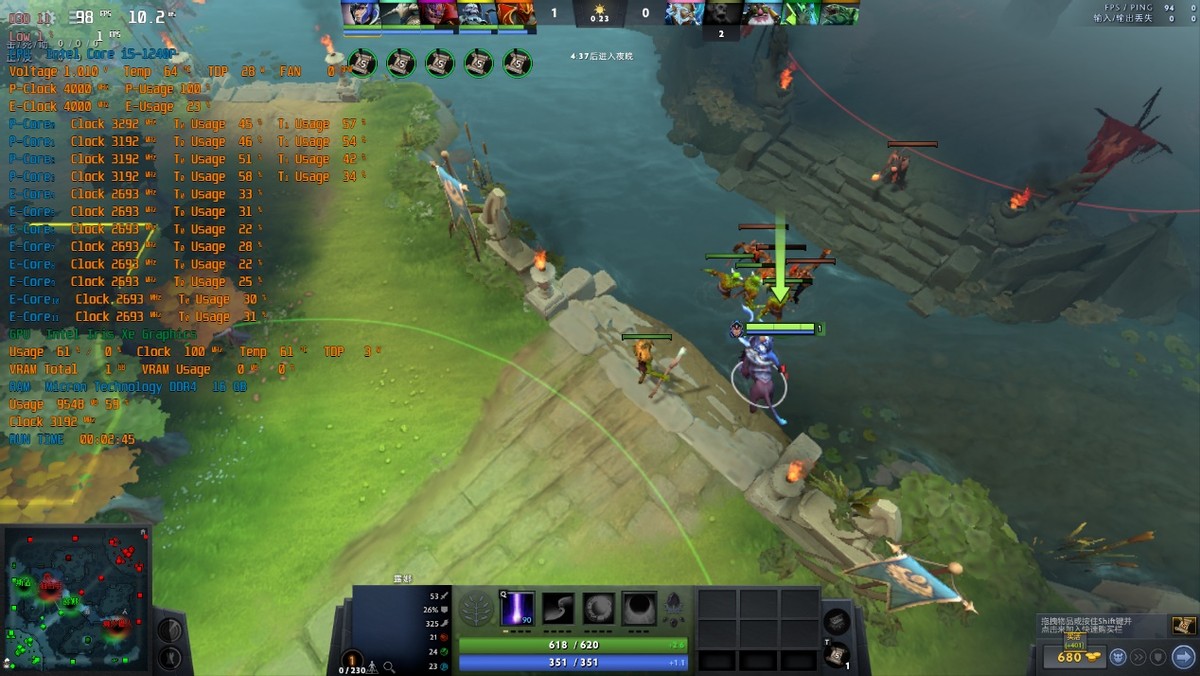Choose the Eclipse ultimate ability icon
Screen dimensions: 1200x676
[640, 608]
